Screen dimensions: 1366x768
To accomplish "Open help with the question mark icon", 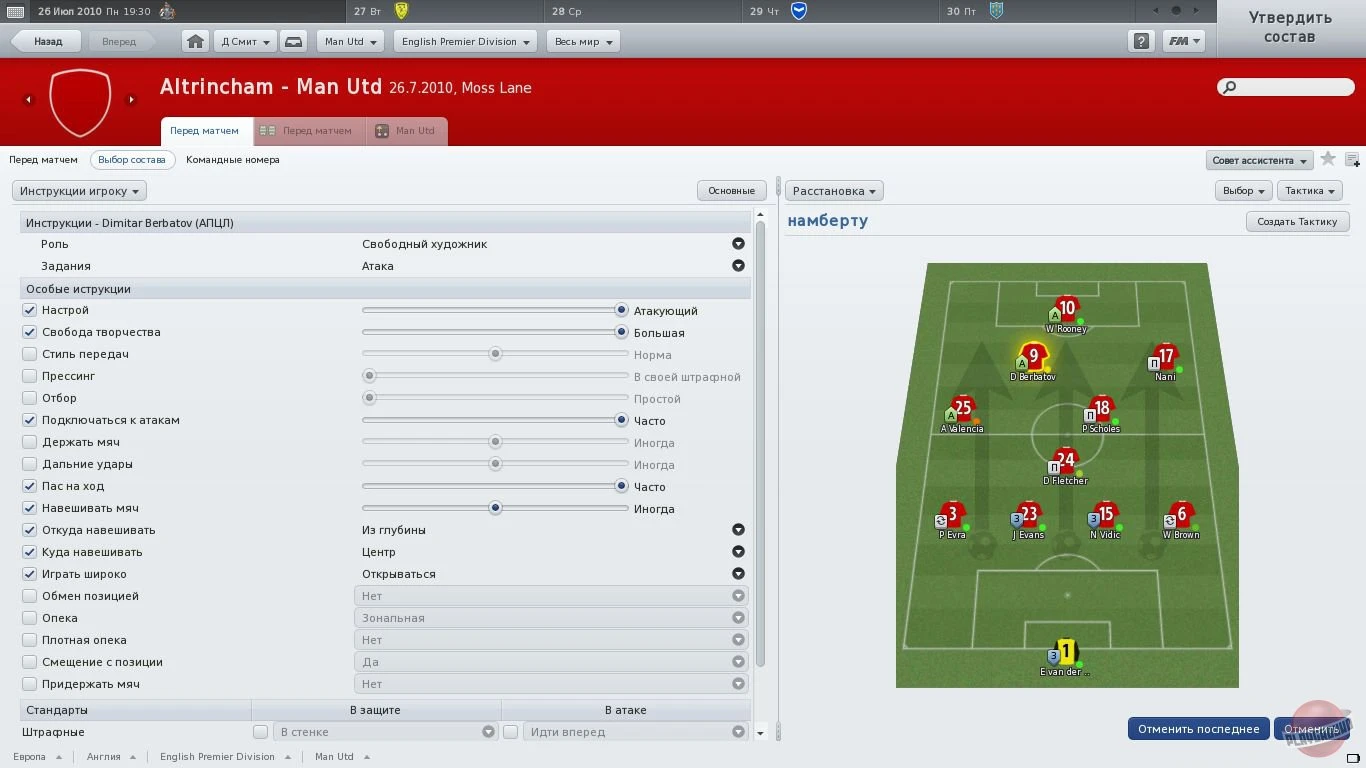I will [1140, 41].
